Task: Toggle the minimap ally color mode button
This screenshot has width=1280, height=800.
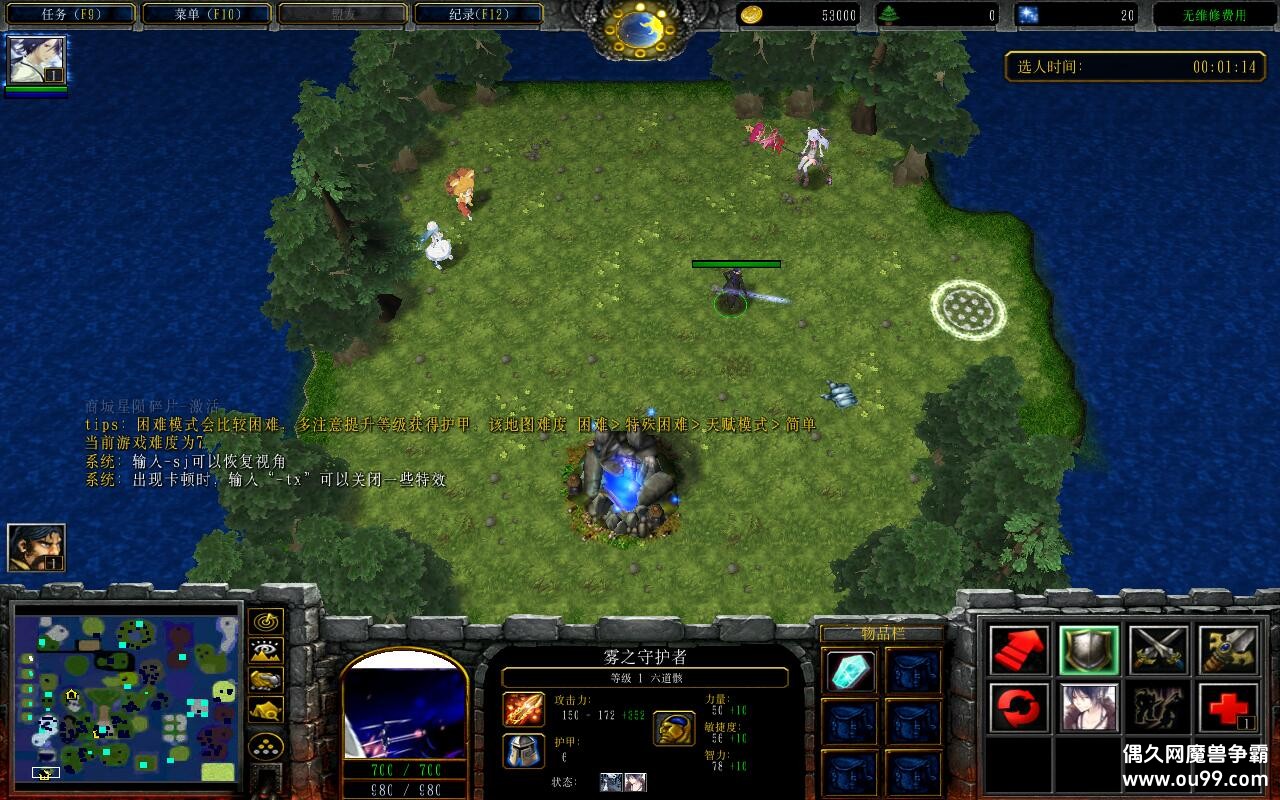Action: (266, 680)
